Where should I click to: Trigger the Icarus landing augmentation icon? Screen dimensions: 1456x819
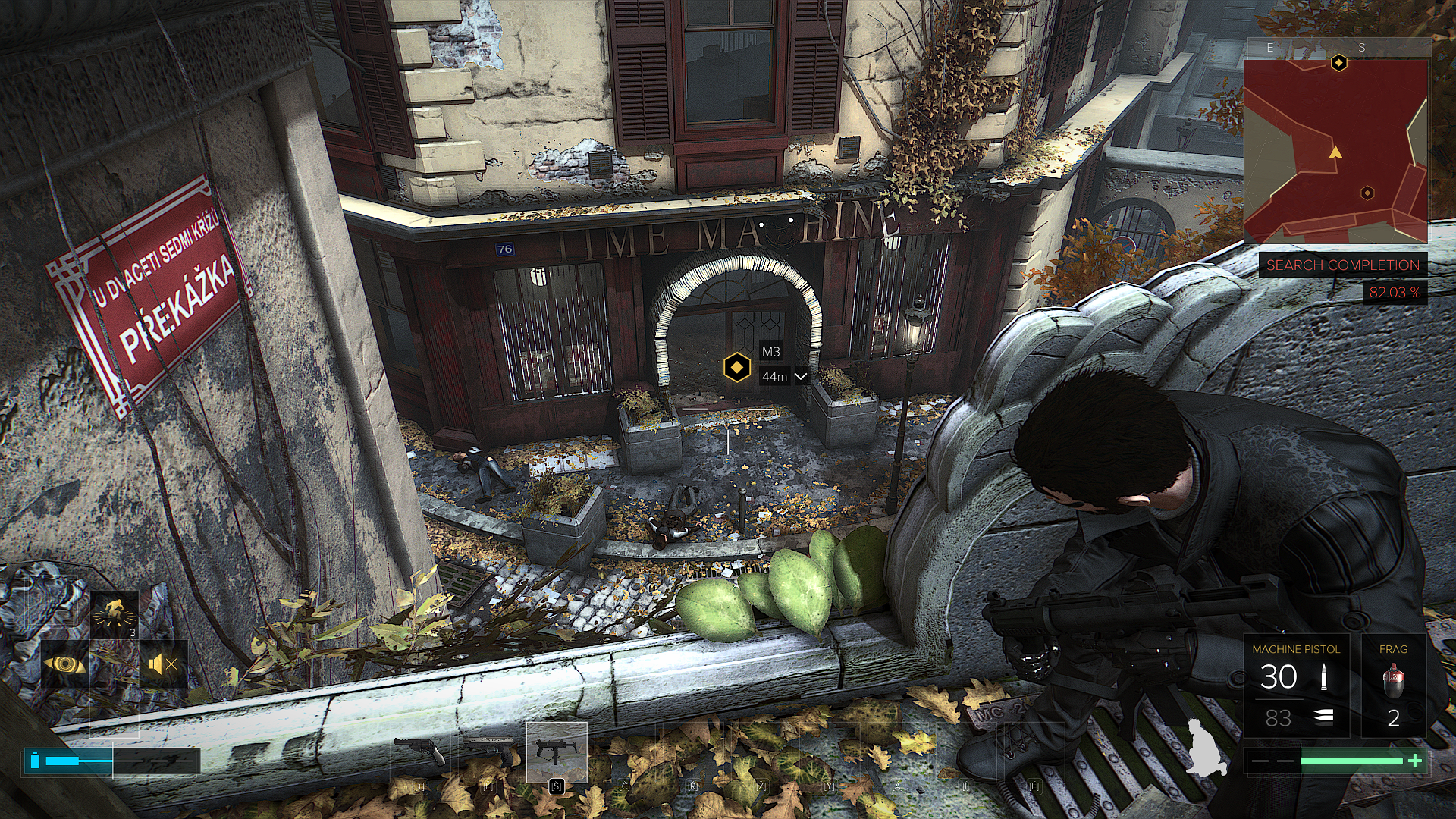tap(115, 615)
